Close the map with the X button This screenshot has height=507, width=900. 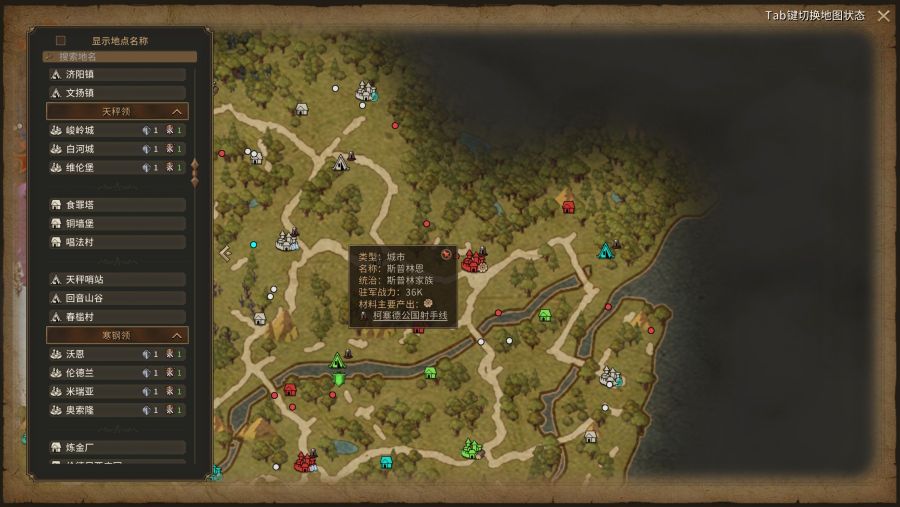tap(883, 15)
